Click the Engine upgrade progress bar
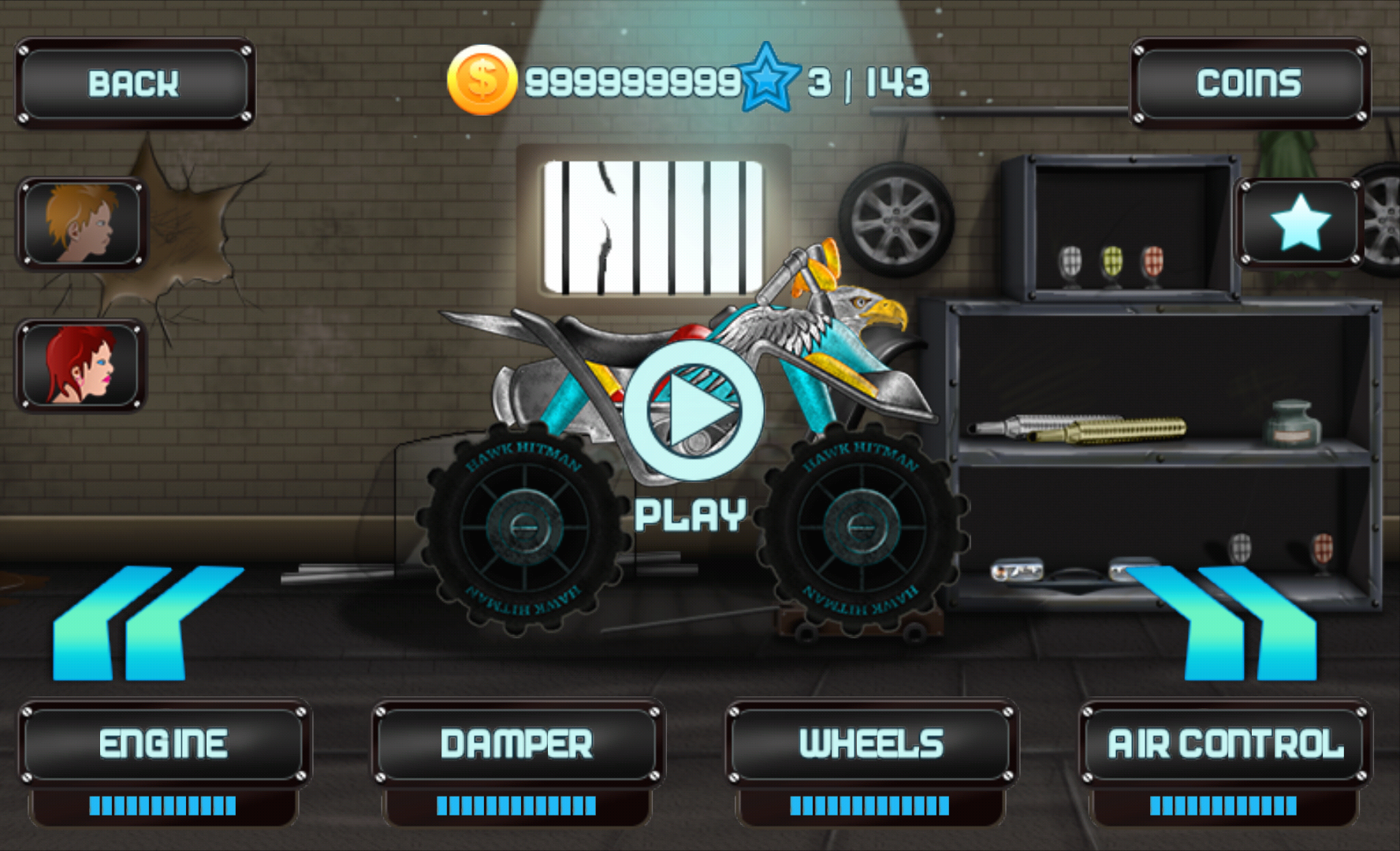This screenshot has width=1400, height=851. (x=163, y=805)
